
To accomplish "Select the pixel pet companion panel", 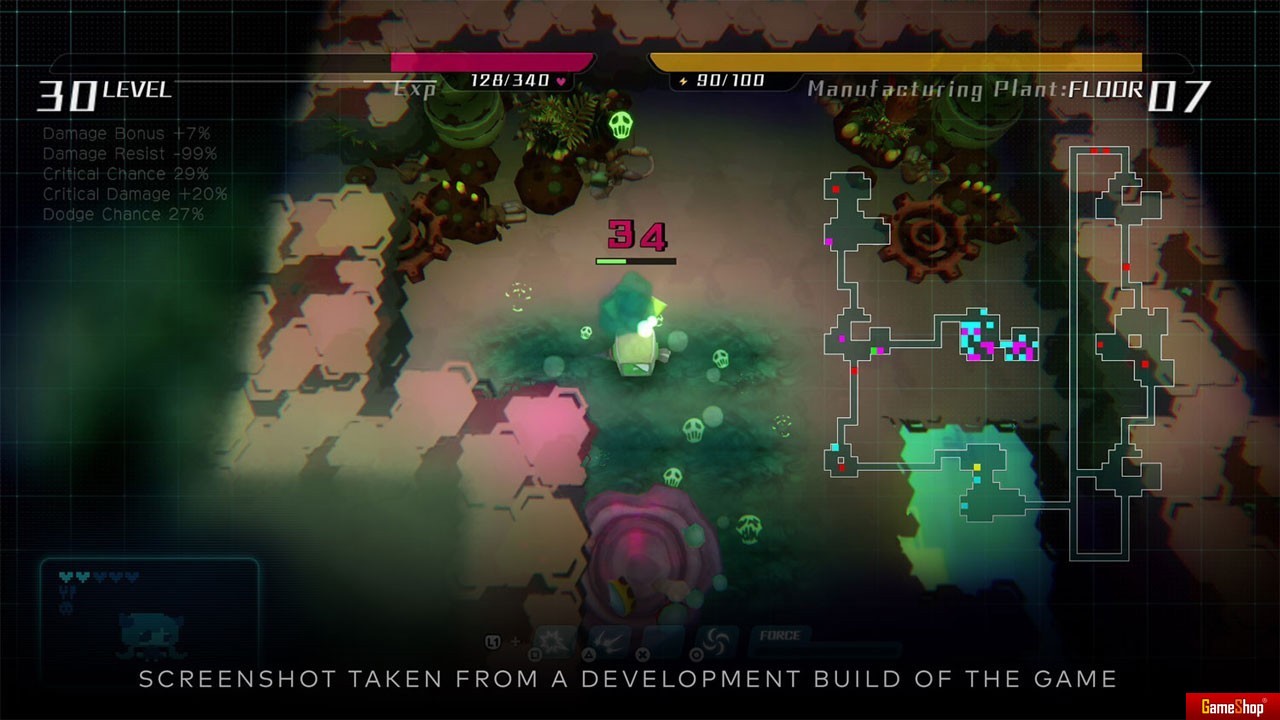I will (149, 610).
